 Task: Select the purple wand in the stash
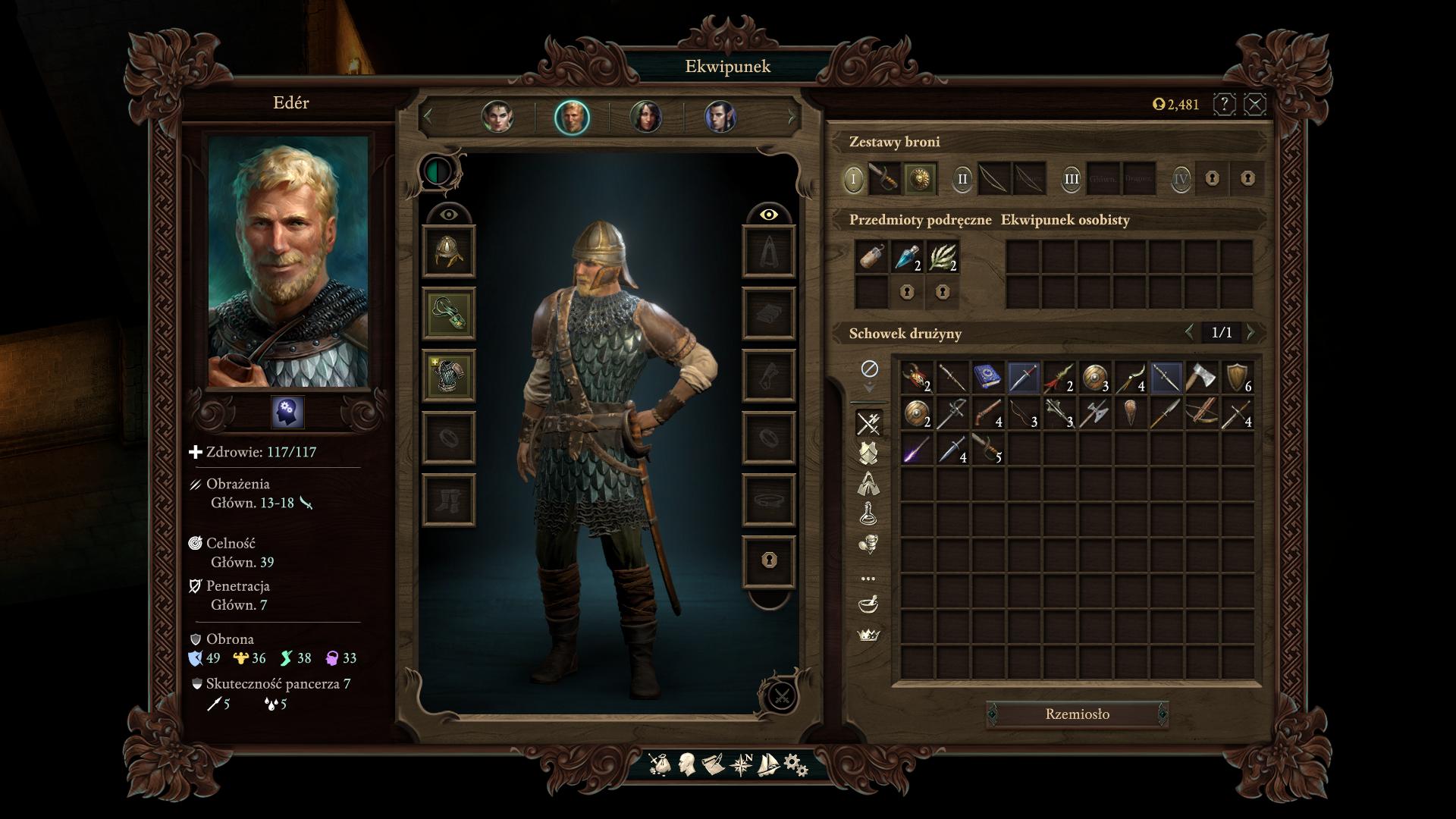[916, 450]
